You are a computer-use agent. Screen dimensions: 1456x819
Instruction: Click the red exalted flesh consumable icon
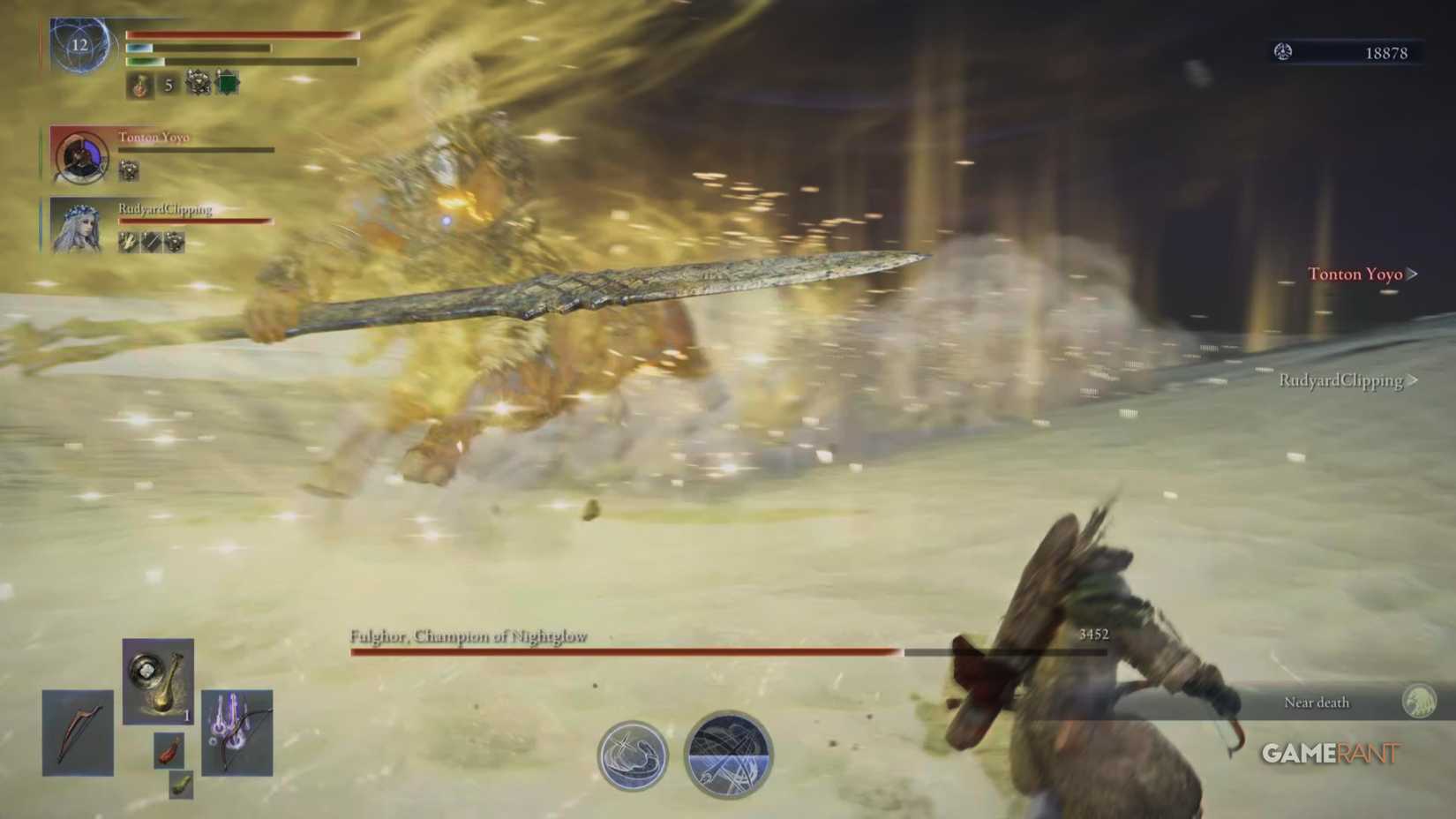pyautogui.click(x=169, y=751)
